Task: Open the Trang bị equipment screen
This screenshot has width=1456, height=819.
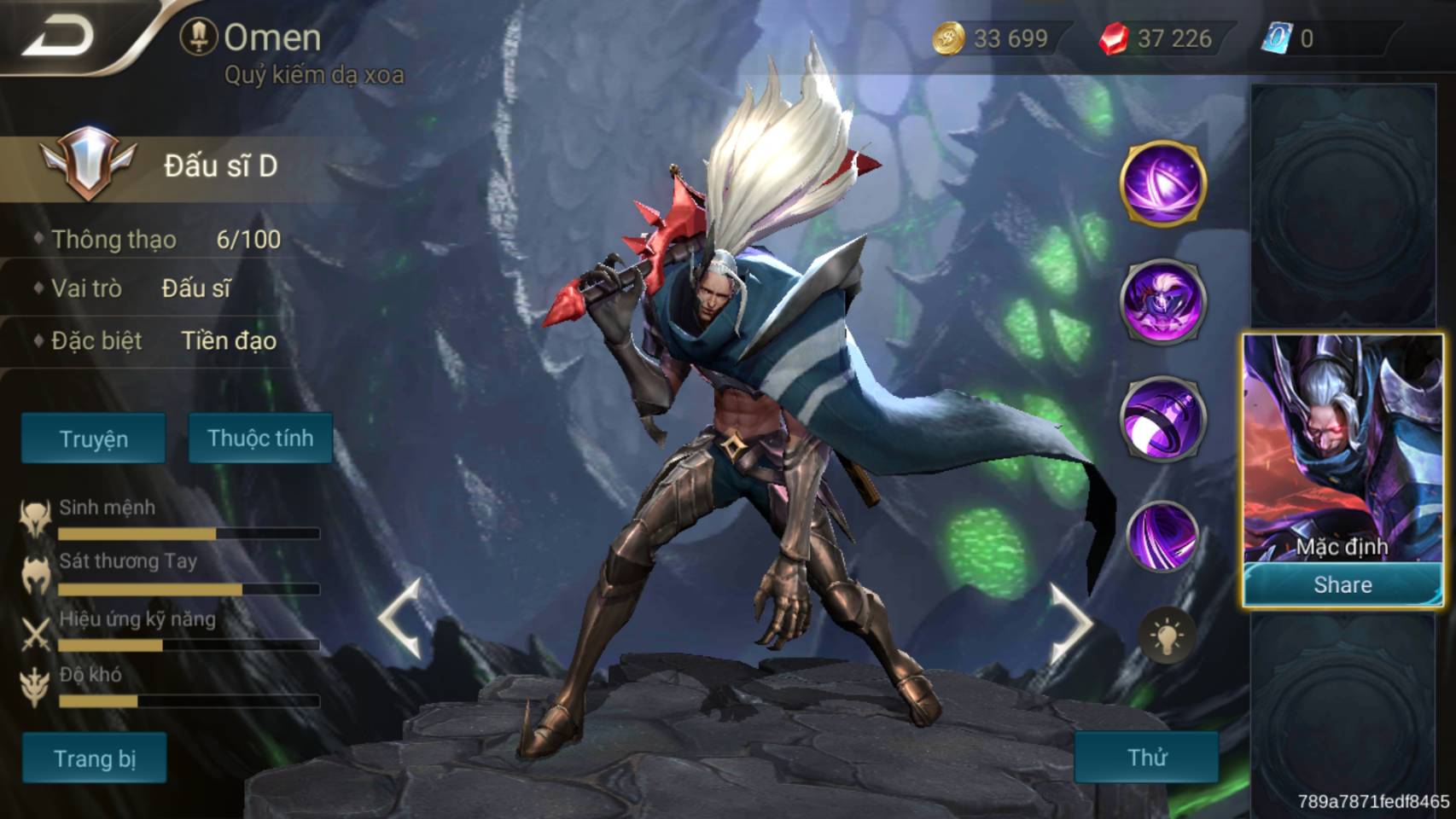Action: coord(94,758)
